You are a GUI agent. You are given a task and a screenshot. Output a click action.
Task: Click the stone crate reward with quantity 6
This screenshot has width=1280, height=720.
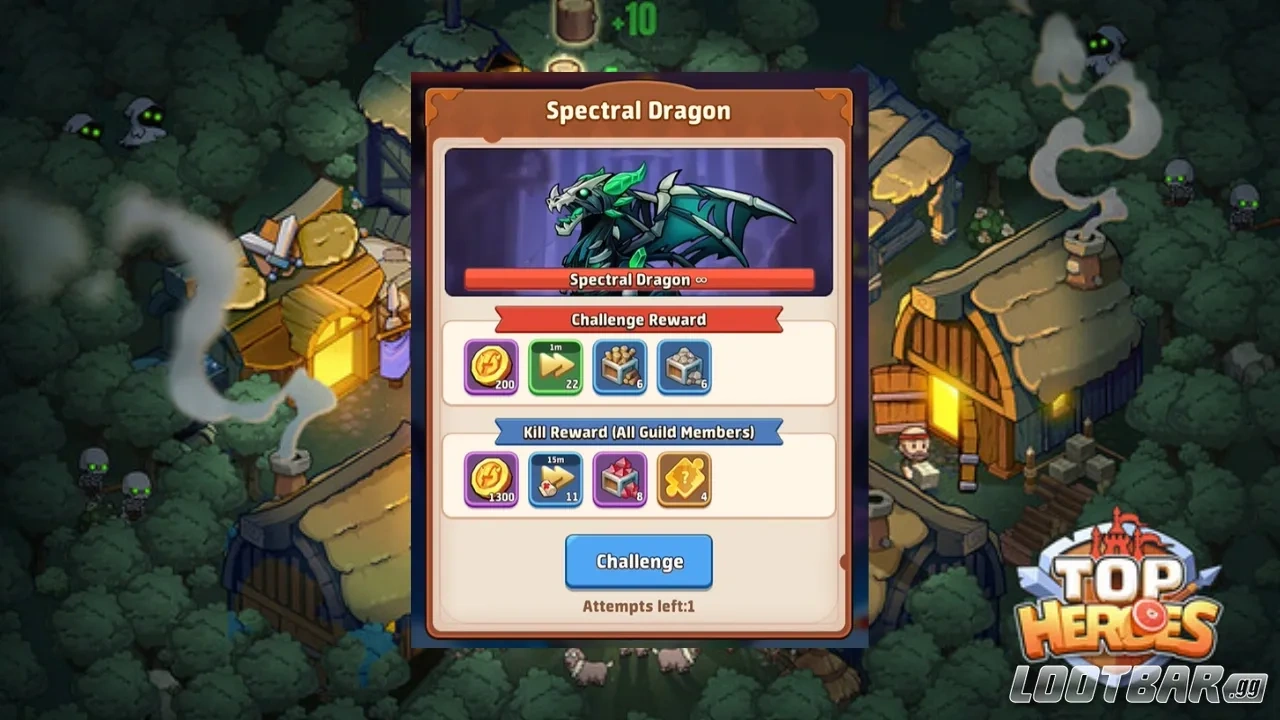[683, 368]
